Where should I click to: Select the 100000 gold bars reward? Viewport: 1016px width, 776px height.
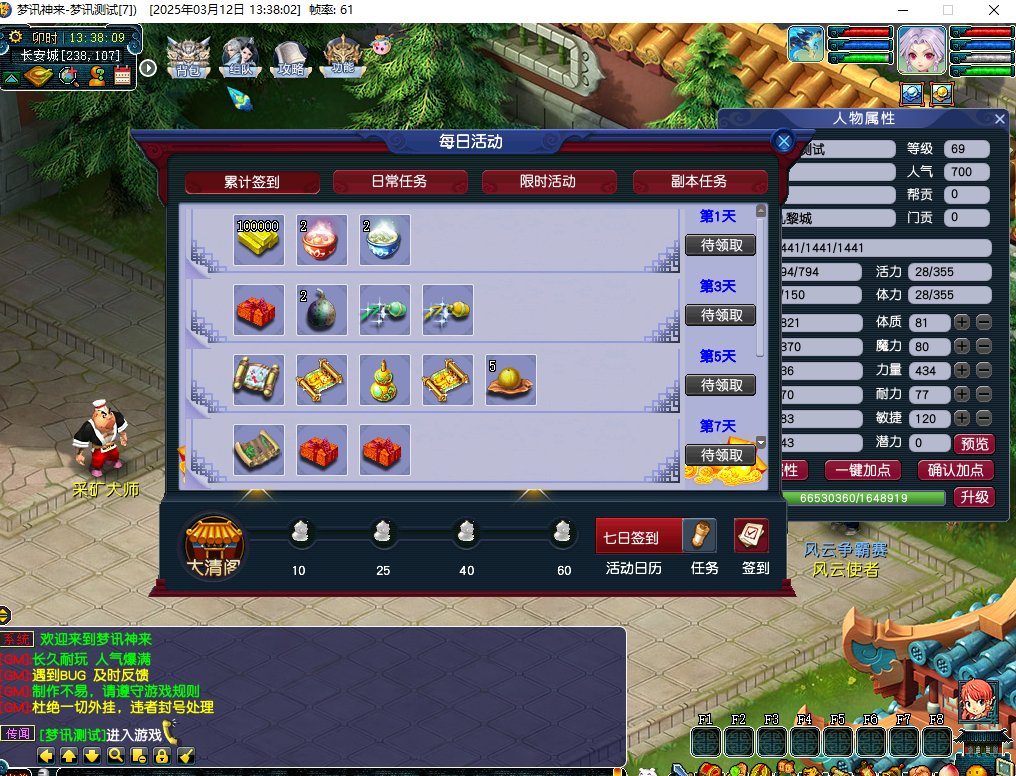click(258, 240)
